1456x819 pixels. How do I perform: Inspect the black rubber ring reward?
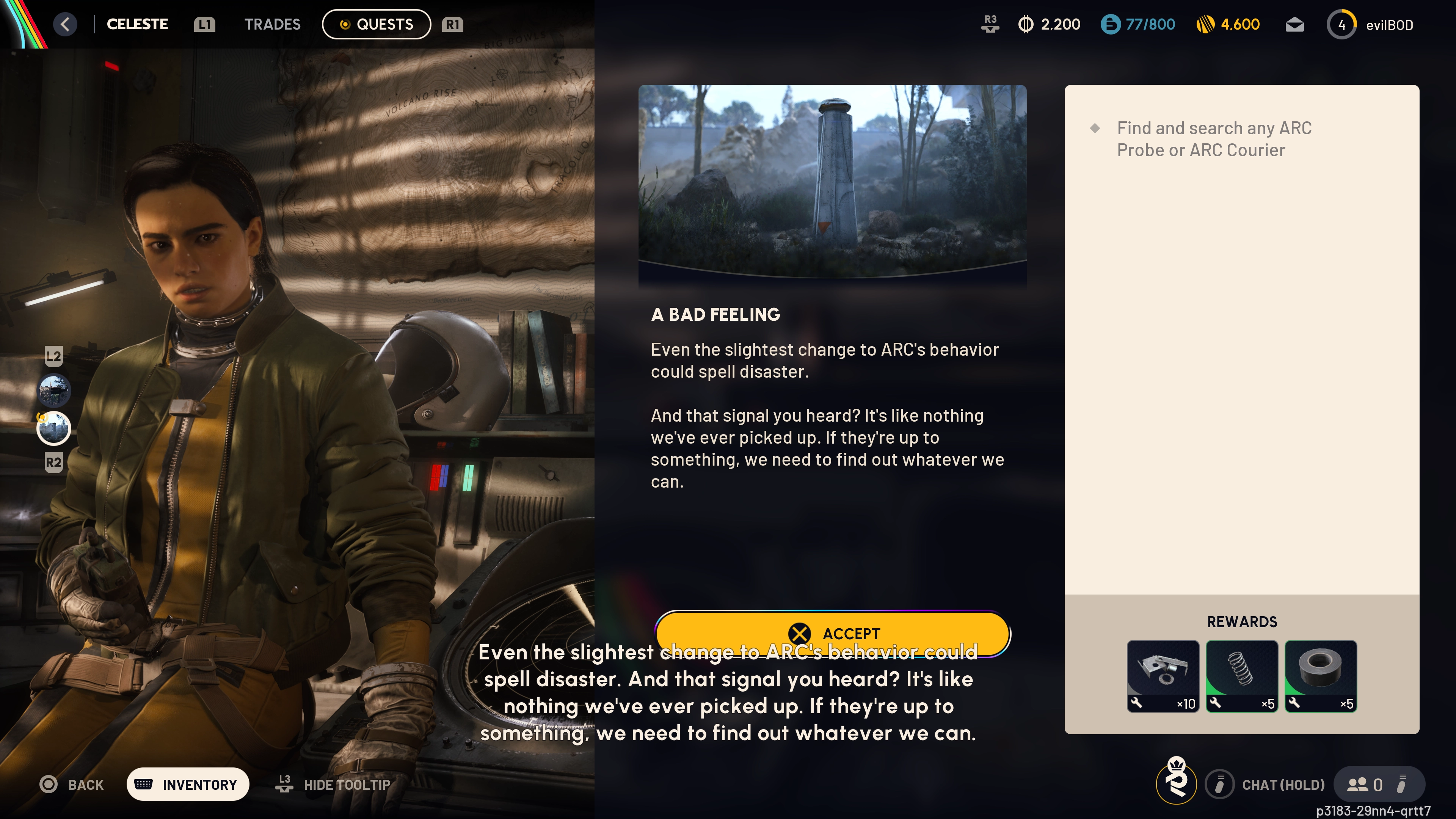(1320, 676)
